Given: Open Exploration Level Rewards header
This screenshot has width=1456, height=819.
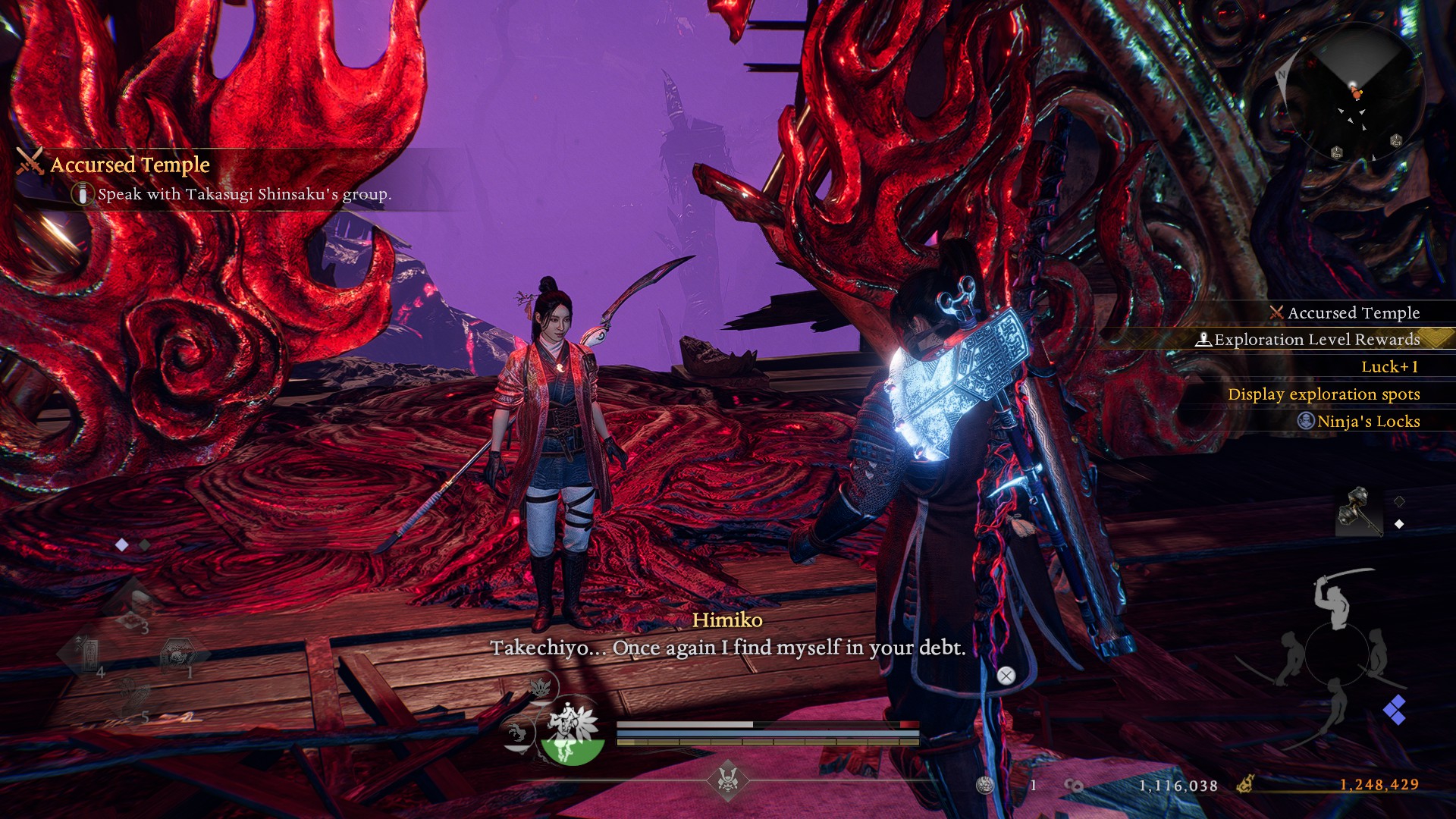Looking at the screenshot, I should point(1316,340).
